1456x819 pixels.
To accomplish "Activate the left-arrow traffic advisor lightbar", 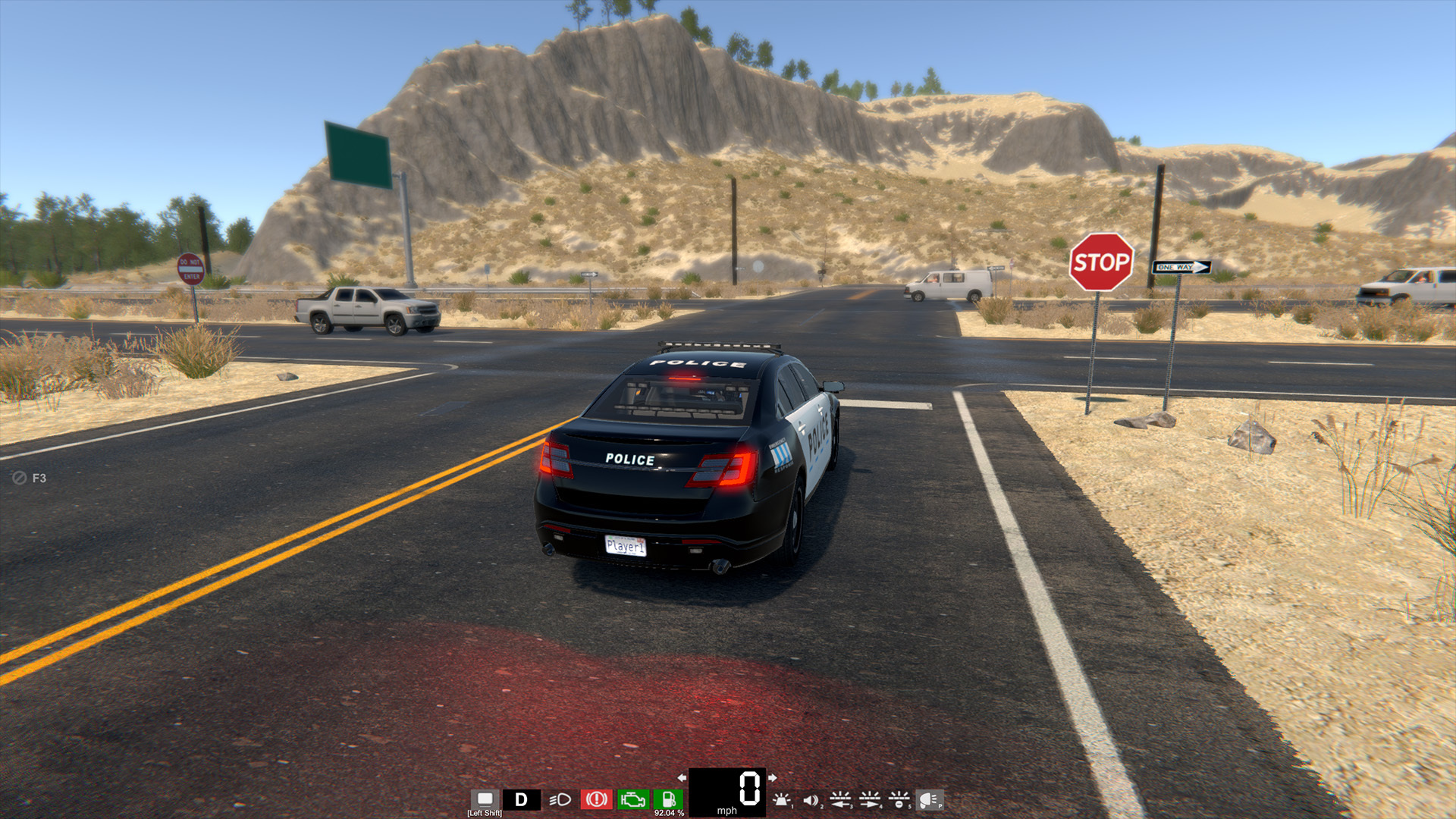I will 840,799.
